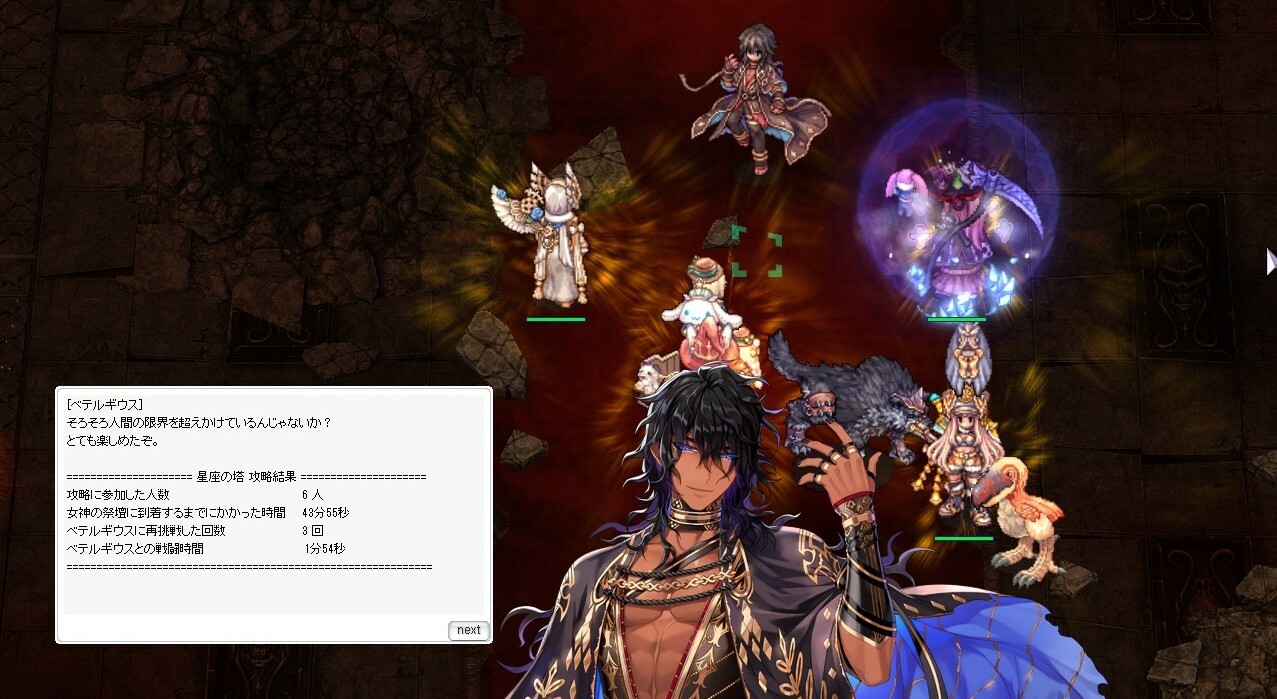Advance the dialogue with the next button
Screen dimensions: 1277x699
(x=468, y=630)
